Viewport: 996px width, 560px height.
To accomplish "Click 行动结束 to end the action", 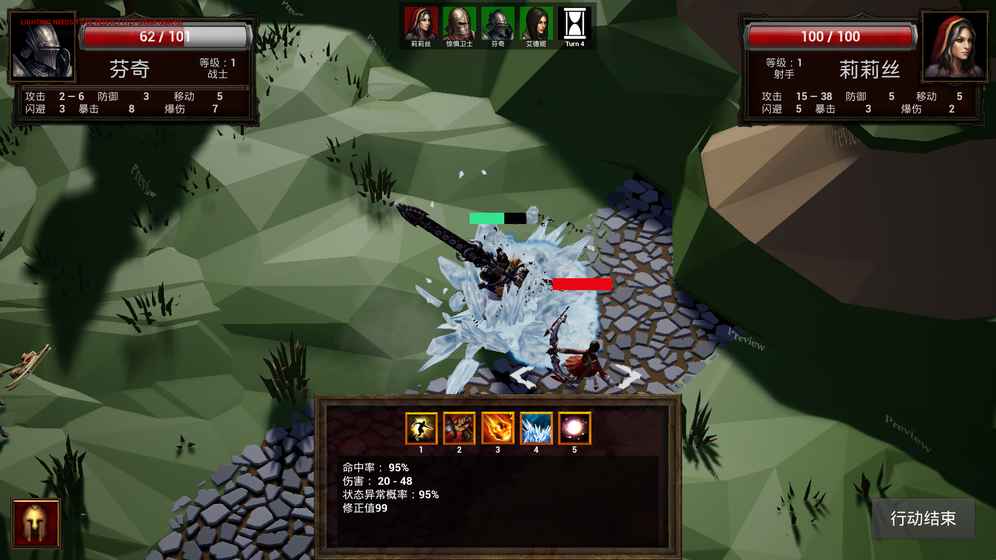I will coord(923,519).
